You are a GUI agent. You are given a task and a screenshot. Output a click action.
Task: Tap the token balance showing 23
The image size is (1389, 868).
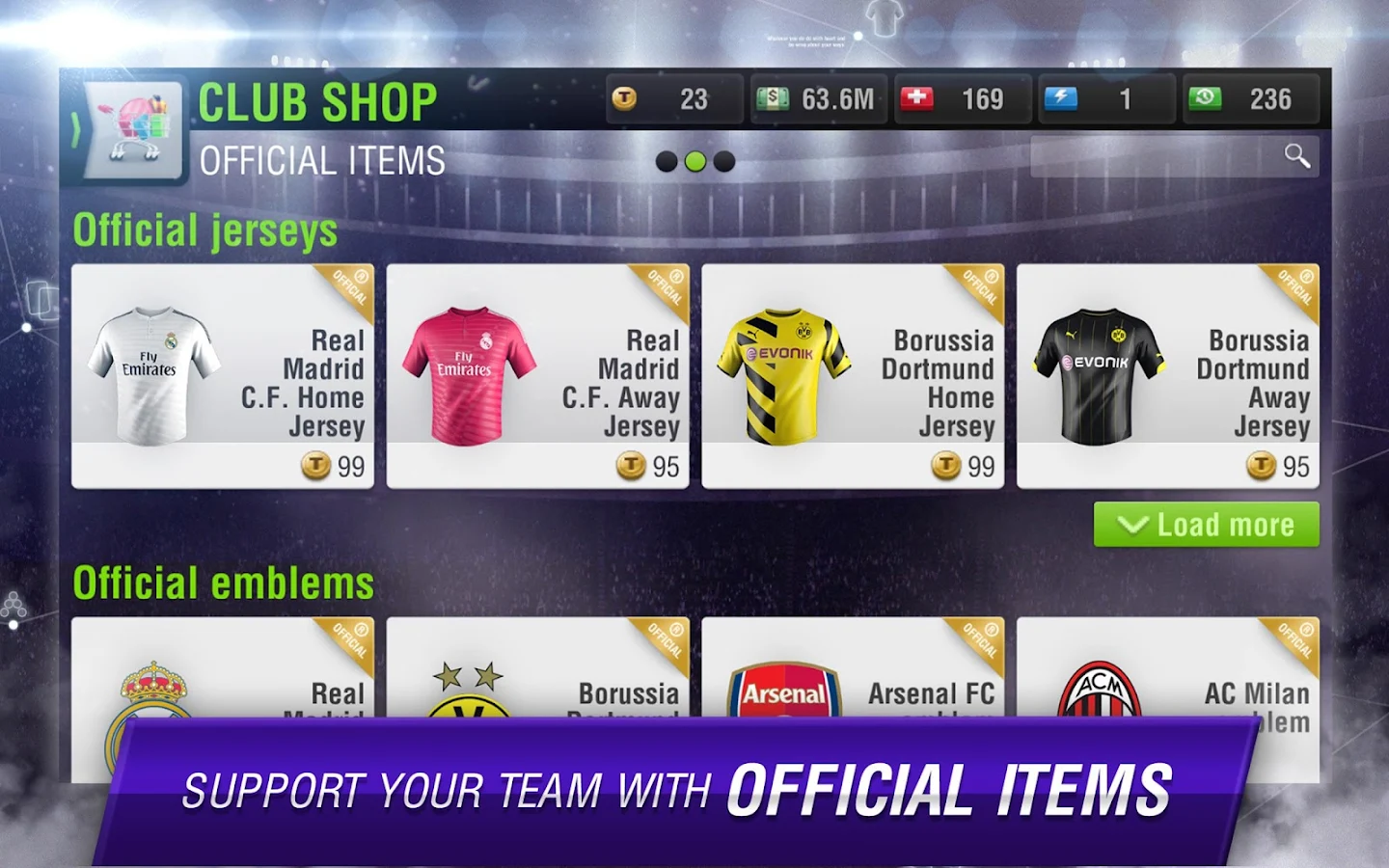tap(674, 99)
